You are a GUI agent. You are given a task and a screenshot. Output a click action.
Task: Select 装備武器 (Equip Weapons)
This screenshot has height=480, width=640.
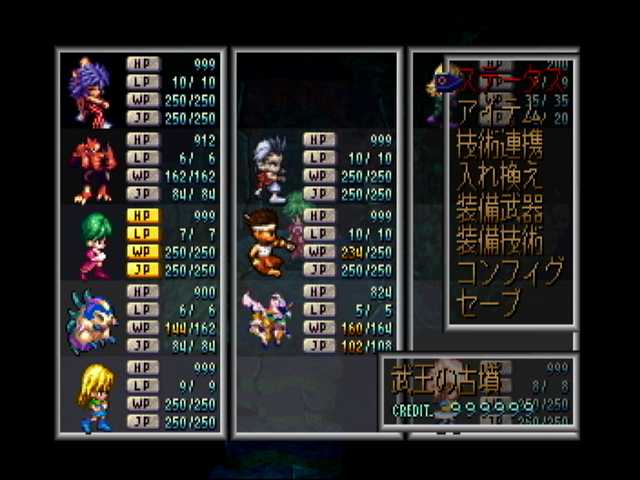[500, 209]
